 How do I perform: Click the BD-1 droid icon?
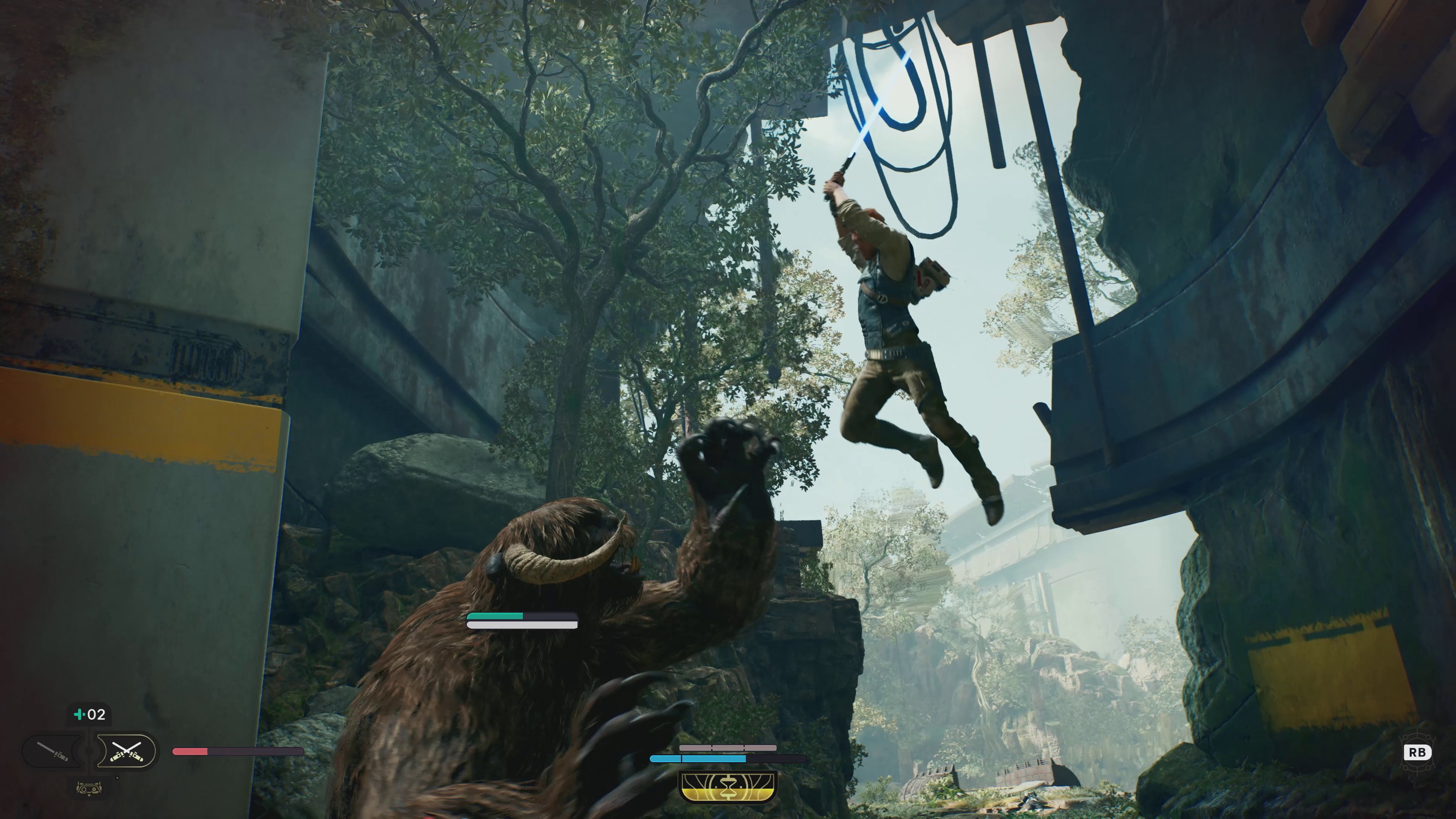89,788
